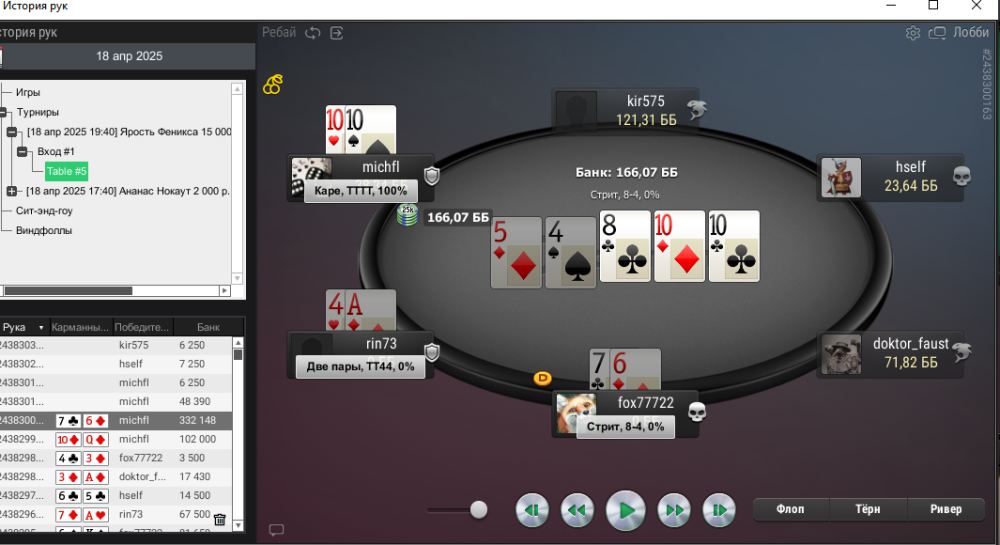Image resolution: width=1000 pixels, height=545 pixels.
Task: Collapse the Вход #1 tree node
Action: coord(21,152)
